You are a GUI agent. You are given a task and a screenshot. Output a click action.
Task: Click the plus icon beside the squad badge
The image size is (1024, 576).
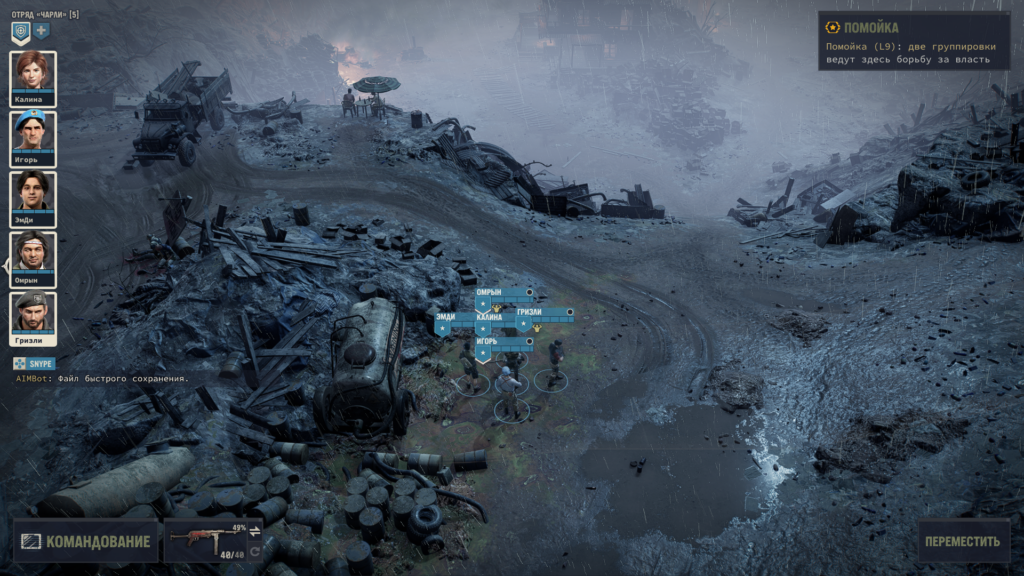[42, 30]
